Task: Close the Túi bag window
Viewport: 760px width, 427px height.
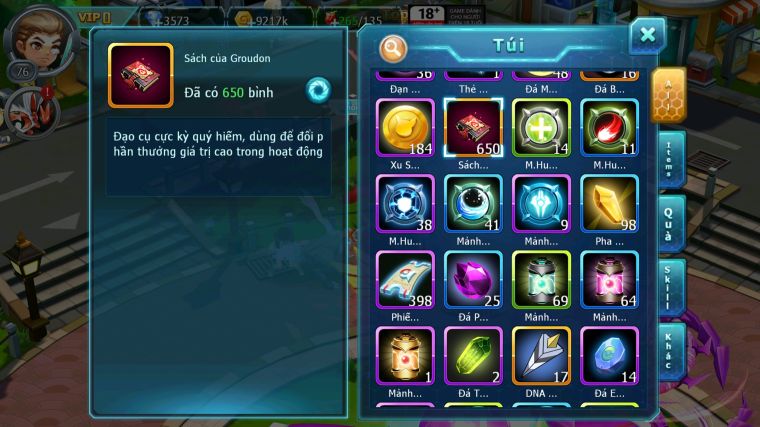Action: pos(647,35)
